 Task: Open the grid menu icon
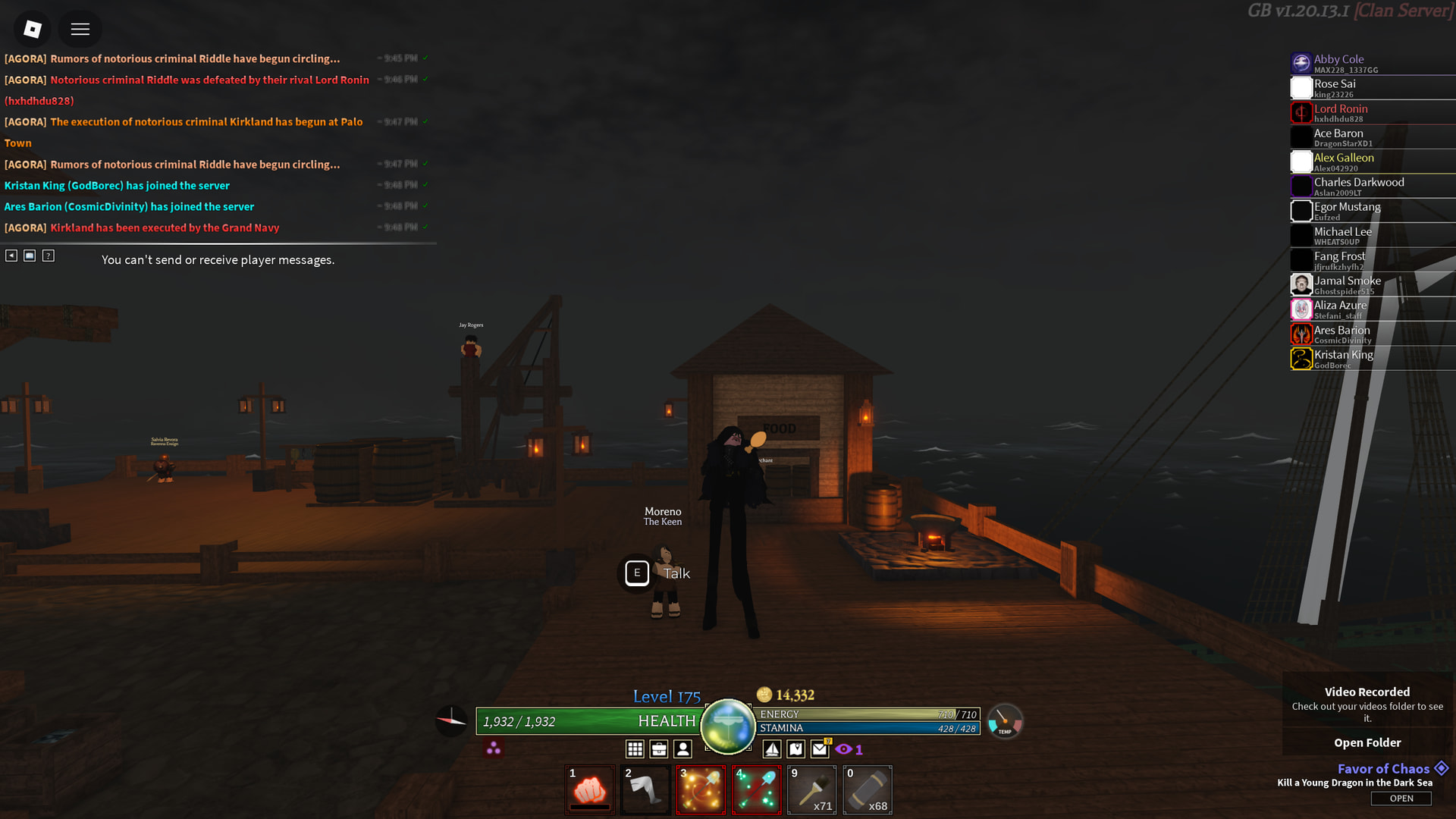(635, 749)
